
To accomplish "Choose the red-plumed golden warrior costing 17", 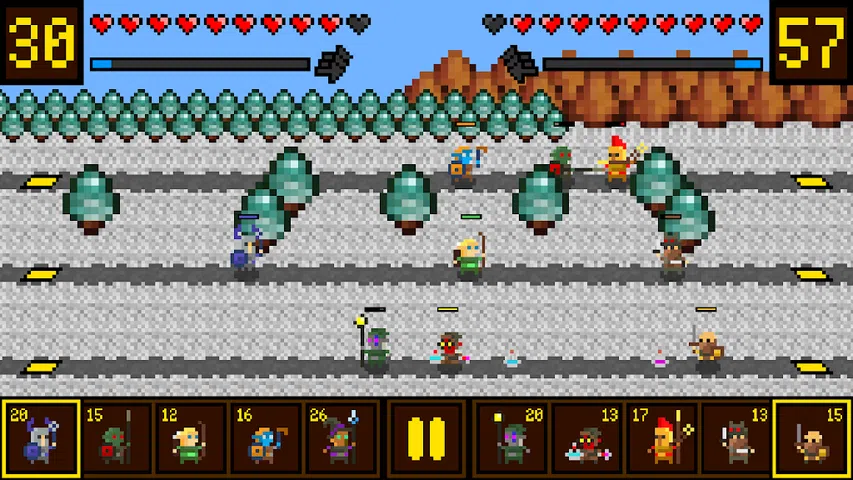I will tap(661, 438).
